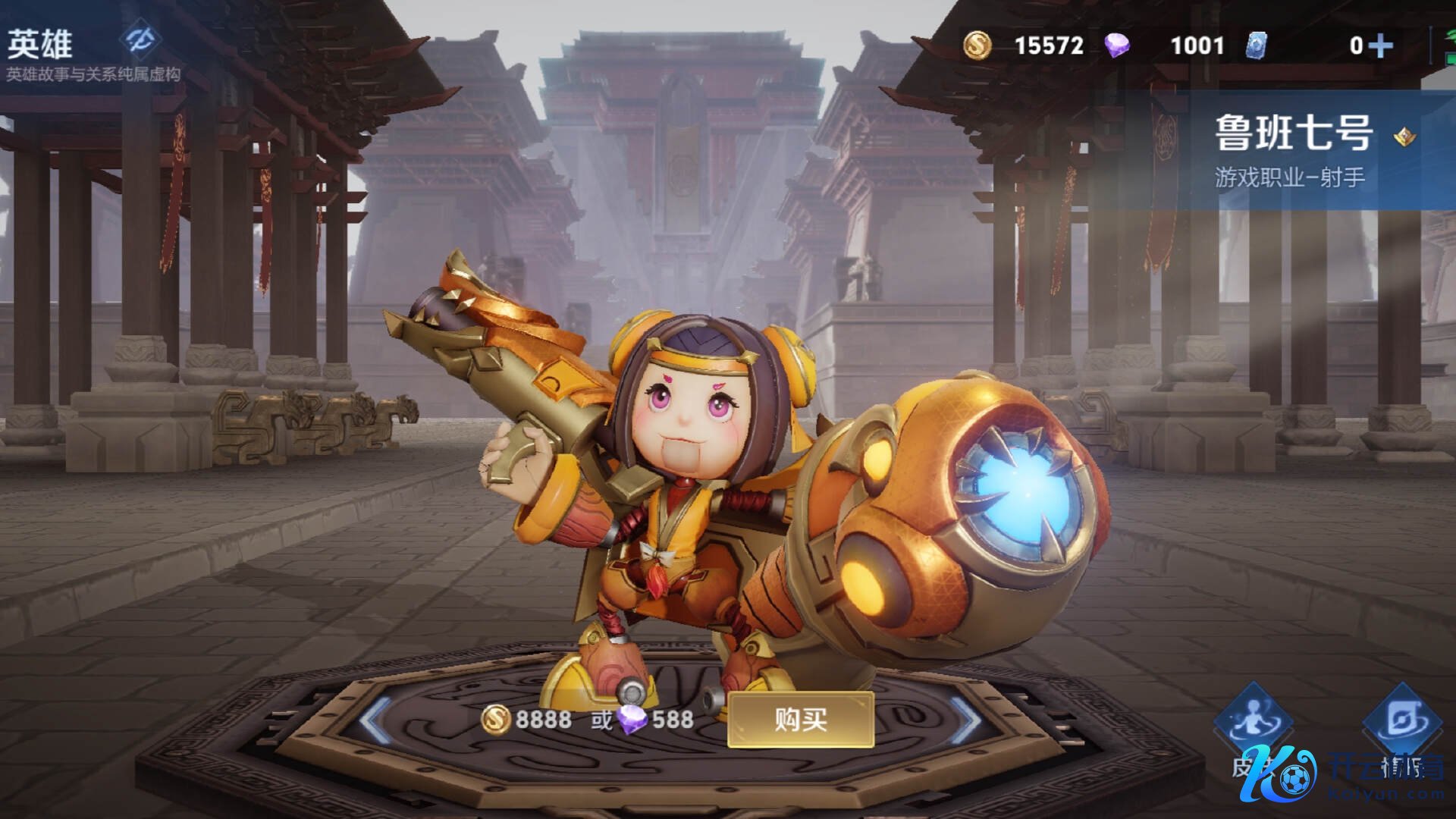
Task: Click the gold badge beside 鲁班七号
Action: [1404, 136]
